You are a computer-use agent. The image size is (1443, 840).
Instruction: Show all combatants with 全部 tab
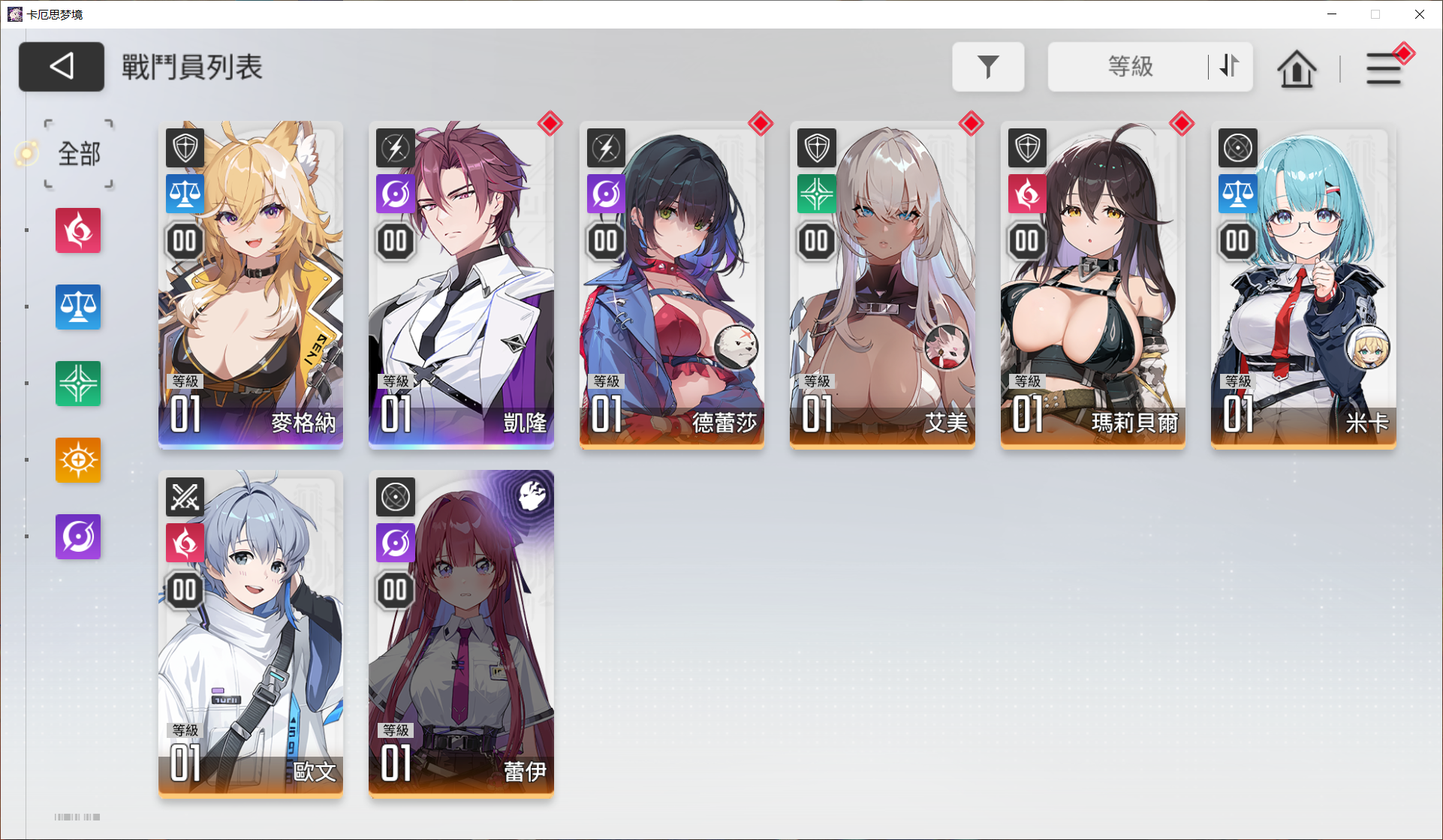tap(79, 154)
